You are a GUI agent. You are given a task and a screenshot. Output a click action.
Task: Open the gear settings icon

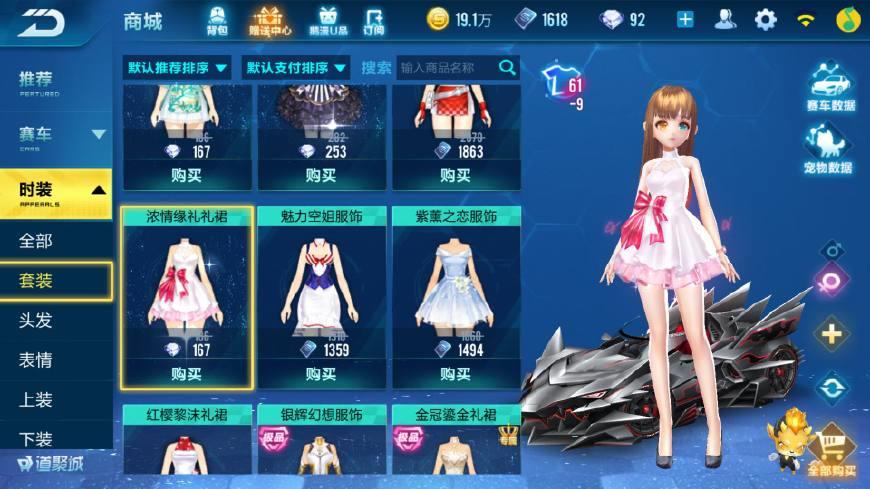click(x=766, y=19)
